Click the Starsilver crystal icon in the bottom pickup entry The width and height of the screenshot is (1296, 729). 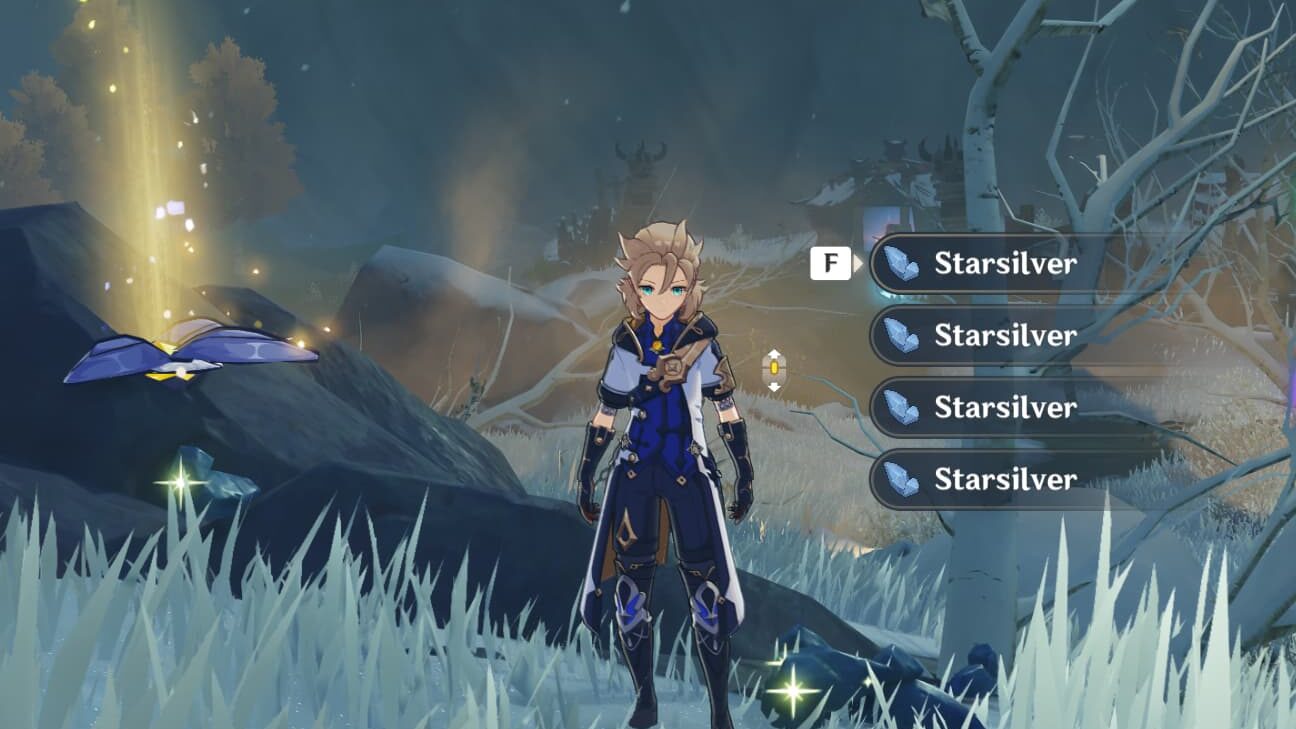pyautogui.click(x=904, y=480)
